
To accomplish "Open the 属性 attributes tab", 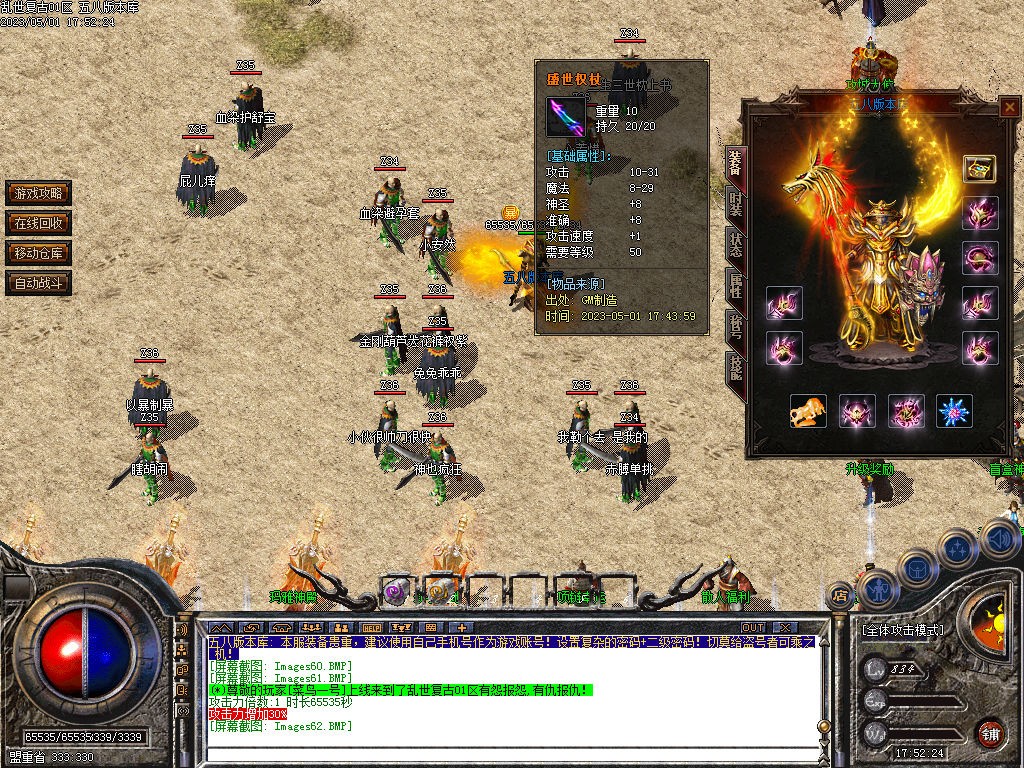I will (735, 288).
